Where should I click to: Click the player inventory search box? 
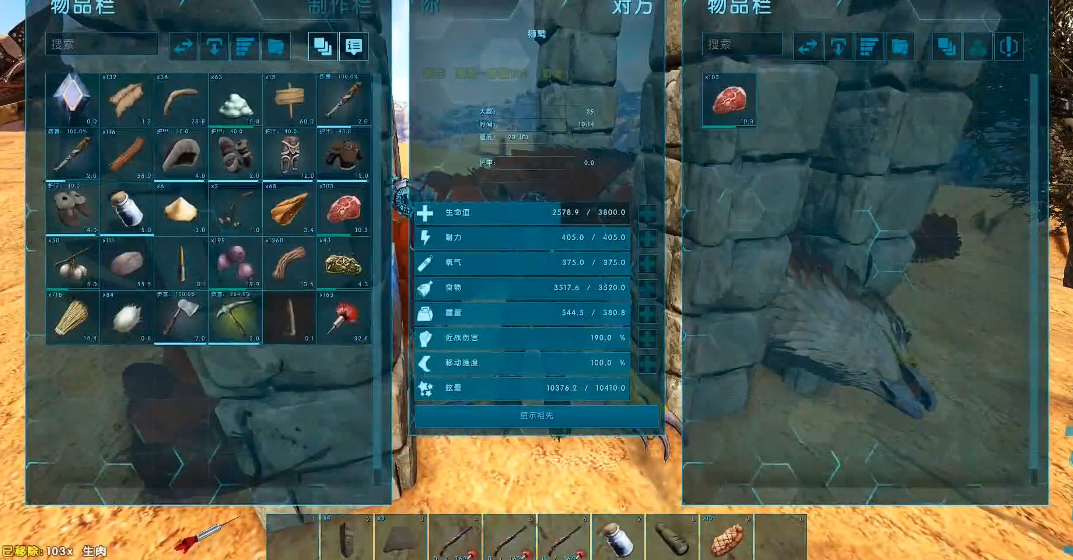(102, 45)
